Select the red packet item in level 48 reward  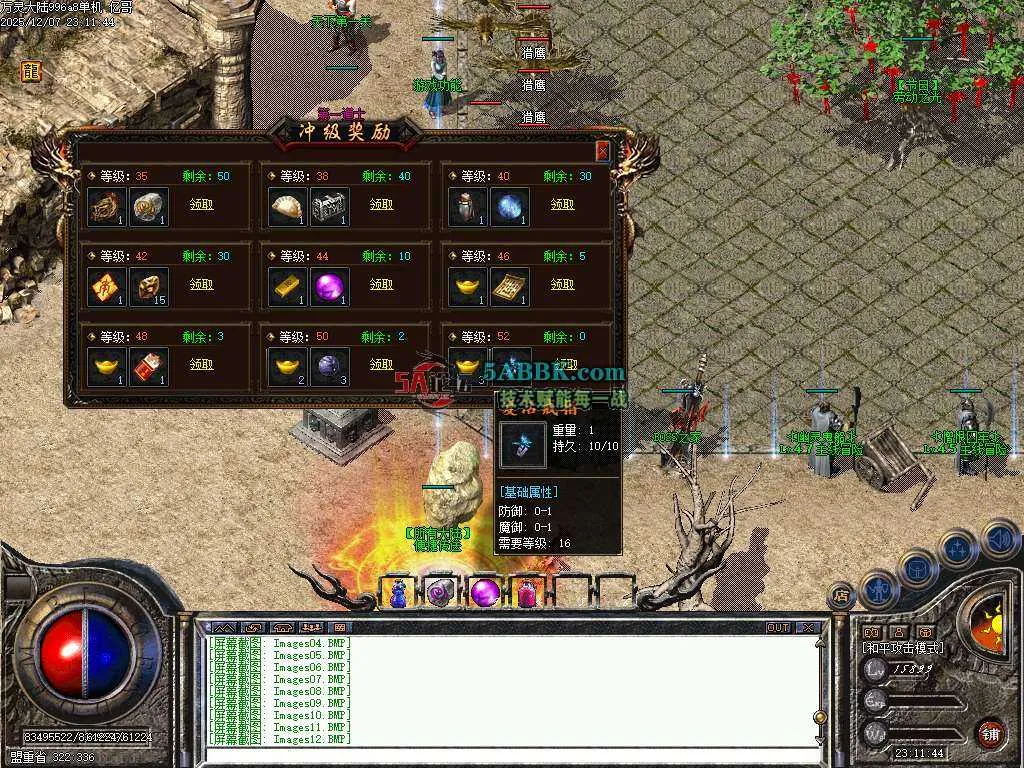149,367
